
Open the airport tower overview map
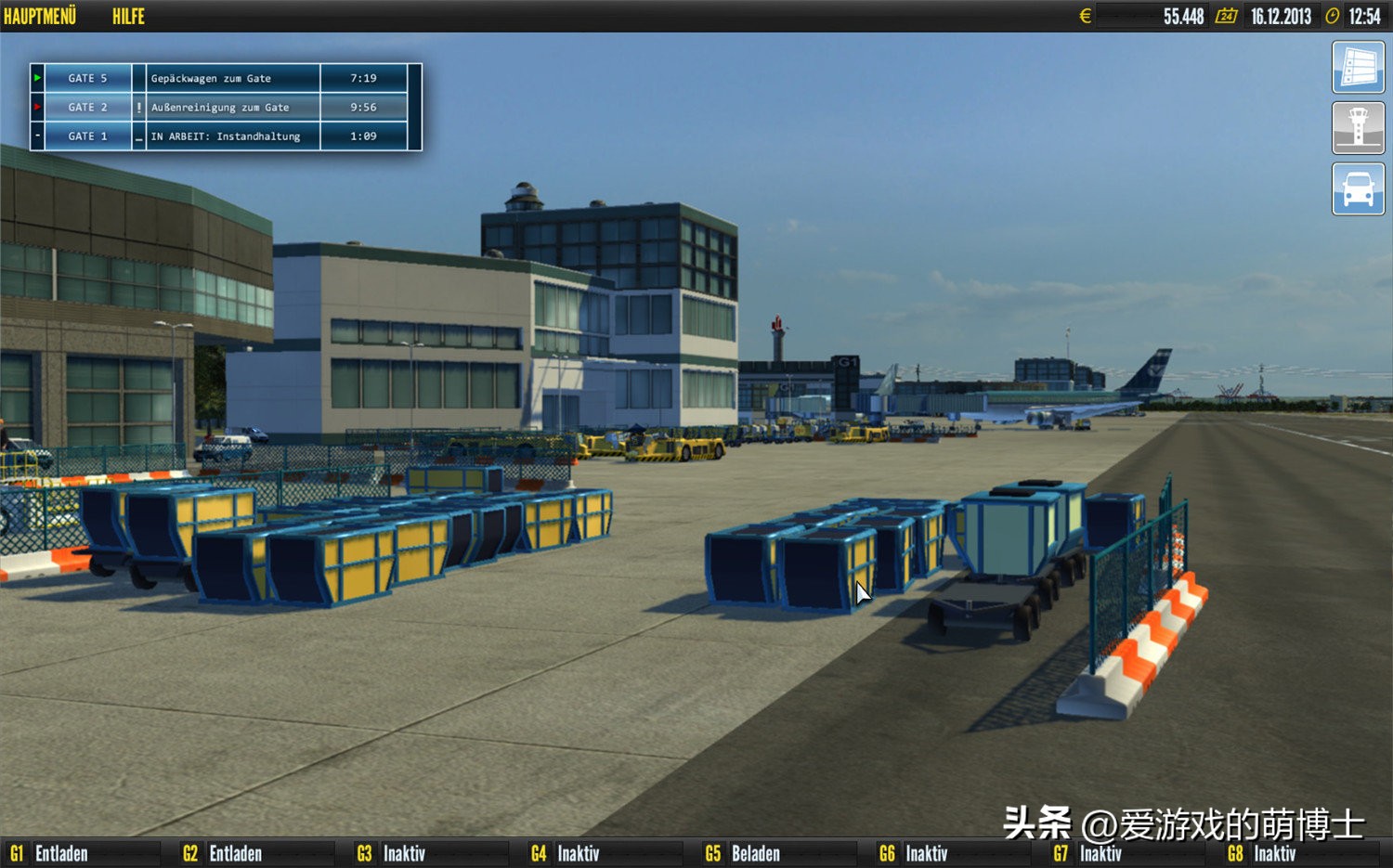click(1359, 127)
